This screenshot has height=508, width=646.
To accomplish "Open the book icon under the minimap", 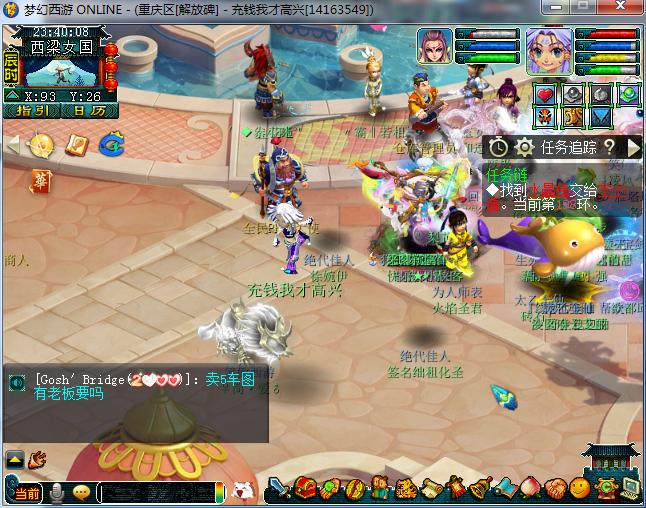I will point(76,145).
